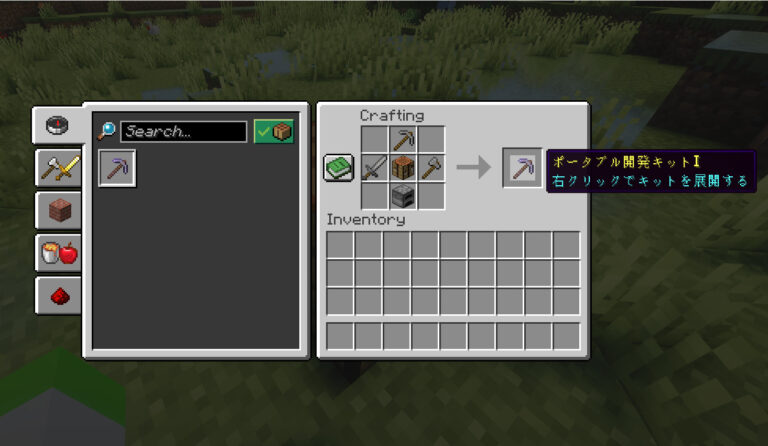Image resolution: width=768 pixels, height=446 pixels.
Task: Select the sword in the crafting grid
Action: pyautogui.click(x=375, y=168)
